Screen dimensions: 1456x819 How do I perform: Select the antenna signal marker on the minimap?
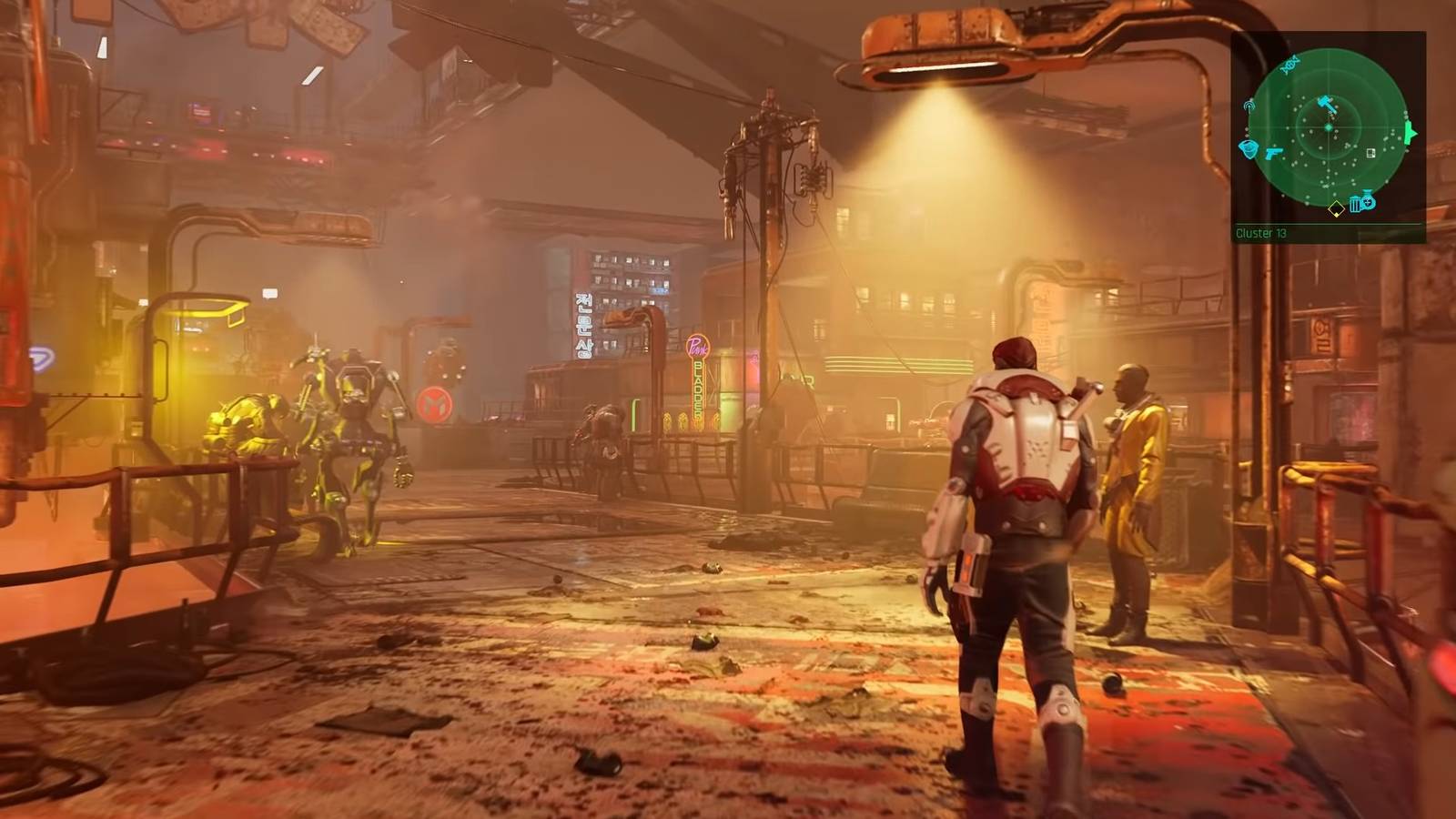point(1250,106)
